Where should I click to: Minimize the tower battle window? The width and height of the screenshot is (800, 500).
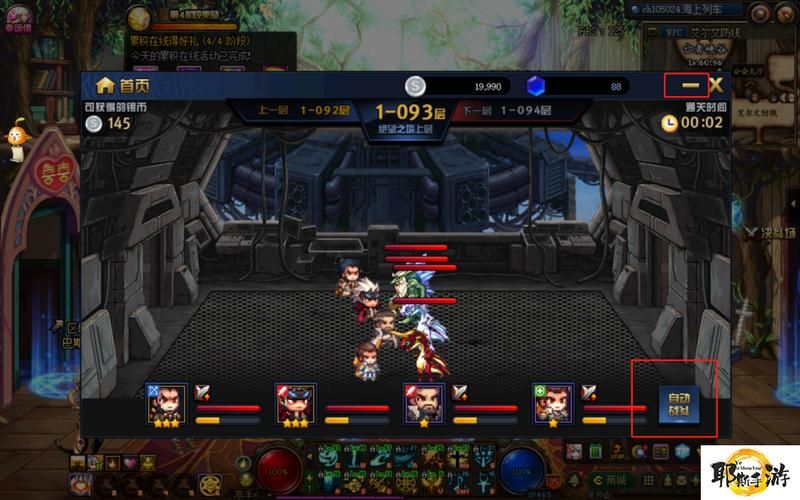pyautogui.click(x=690, y=85)
